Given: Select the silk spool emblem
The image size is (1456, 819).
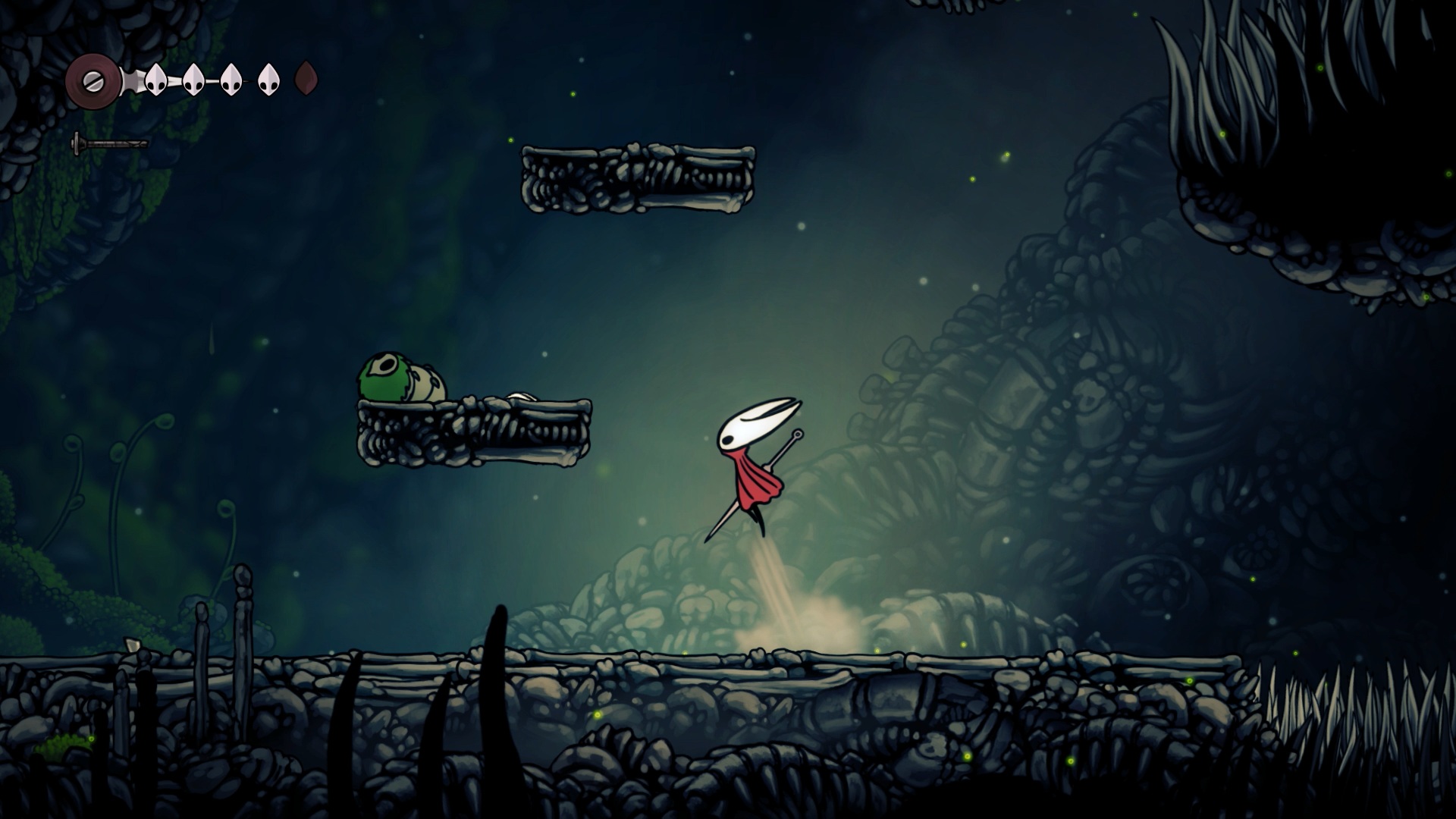Looking at the screenshot, I should (93, 80).
